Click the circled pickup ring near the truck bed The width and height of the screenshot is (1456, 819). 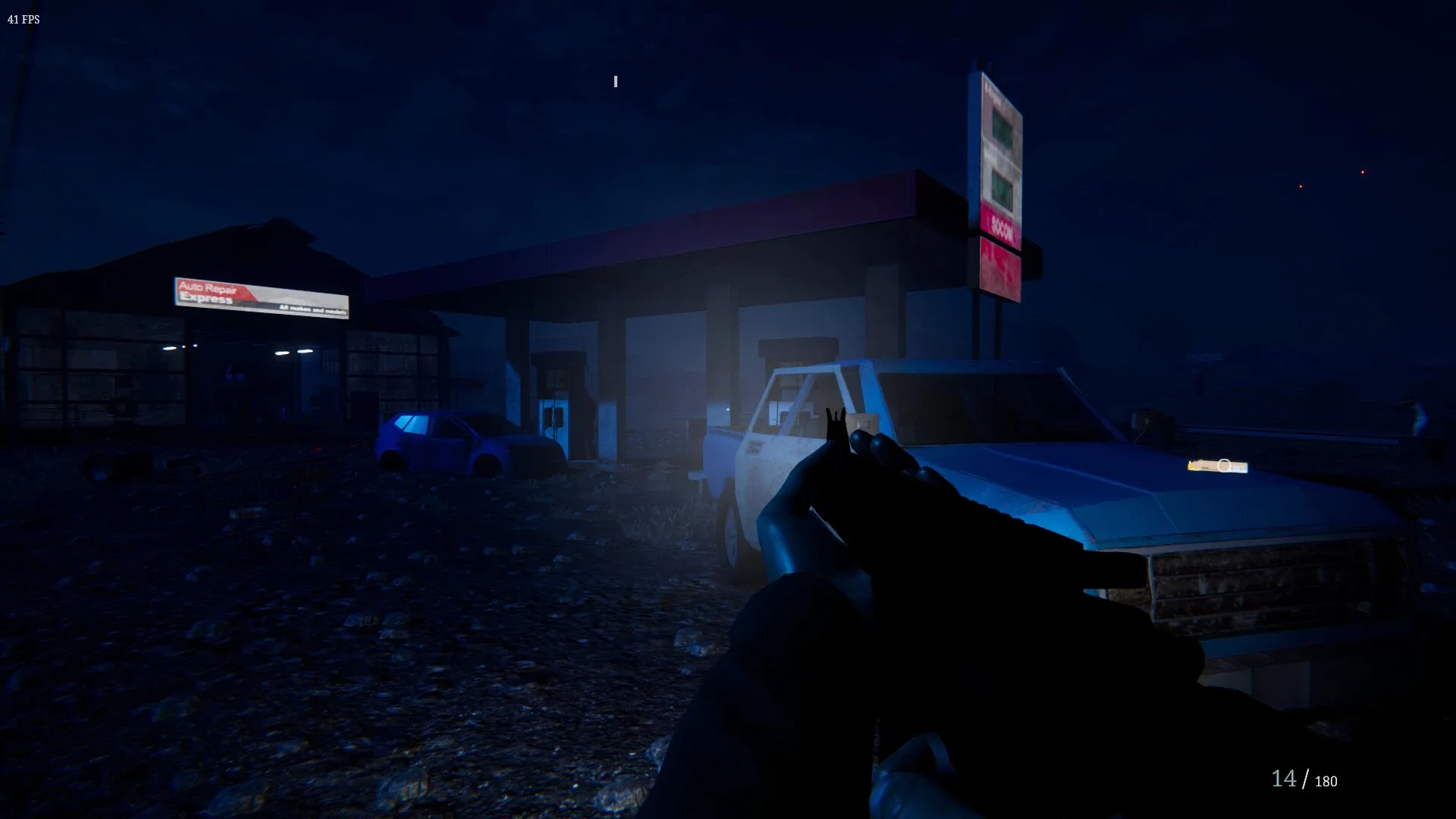coord(1224,463)
